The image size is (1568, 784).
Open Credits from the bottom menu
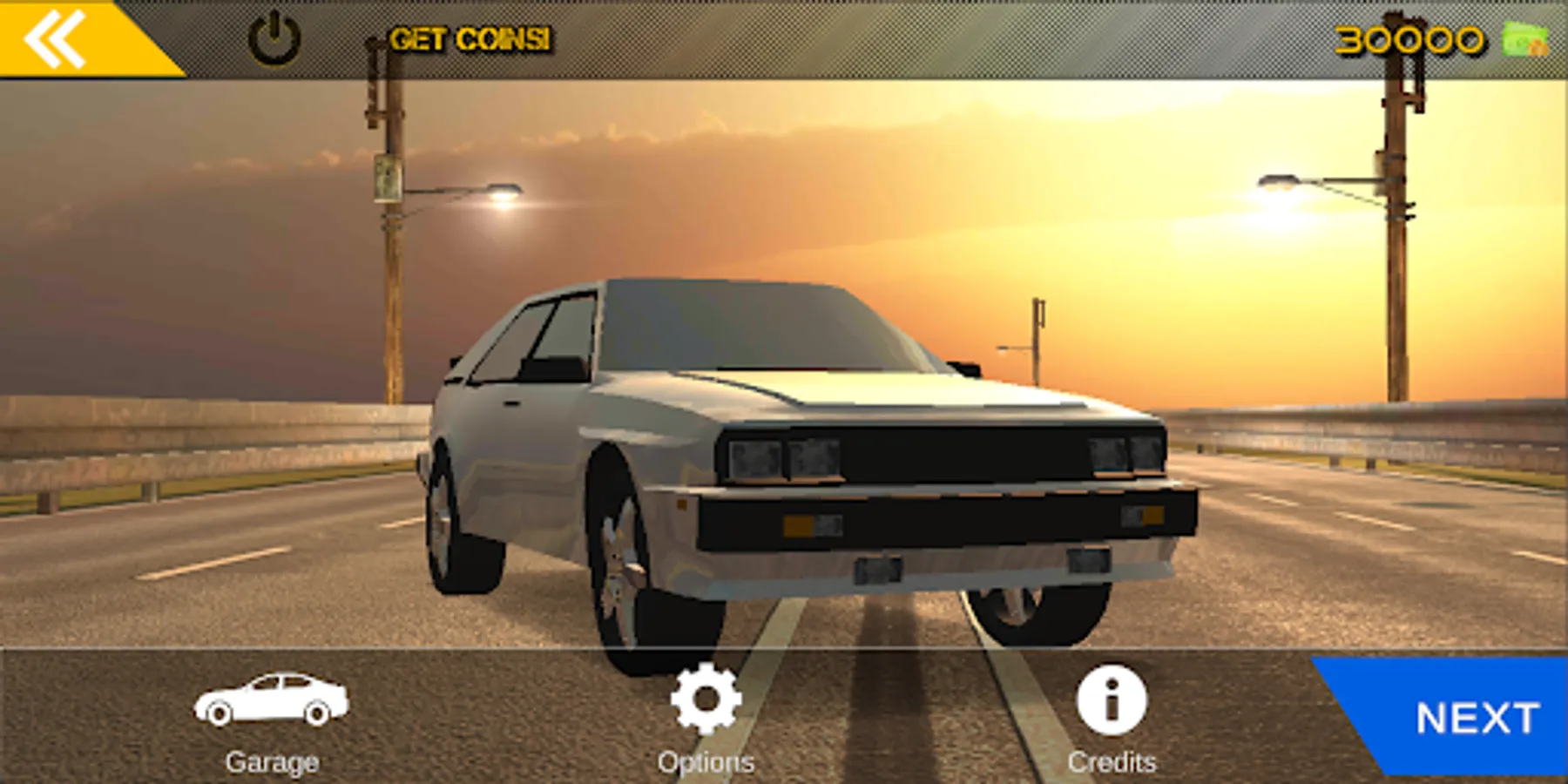1111,714
